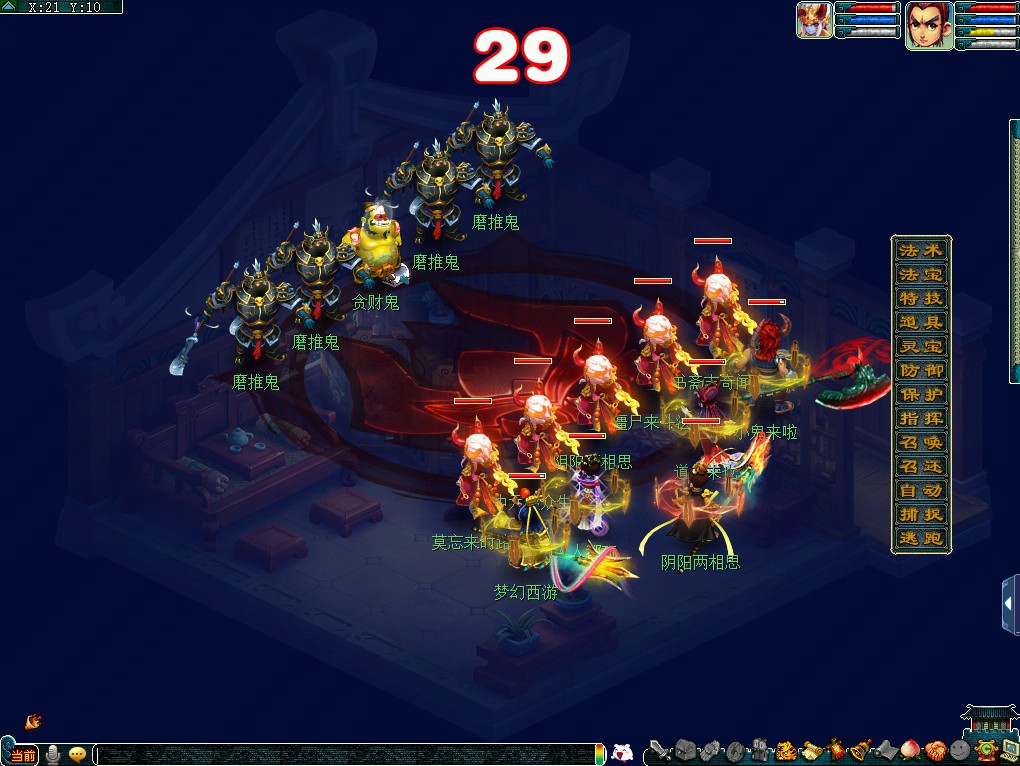Switch the 当前 chat channel button
The height and width of the screenshot is (766, 1020).
pos(23,755)
